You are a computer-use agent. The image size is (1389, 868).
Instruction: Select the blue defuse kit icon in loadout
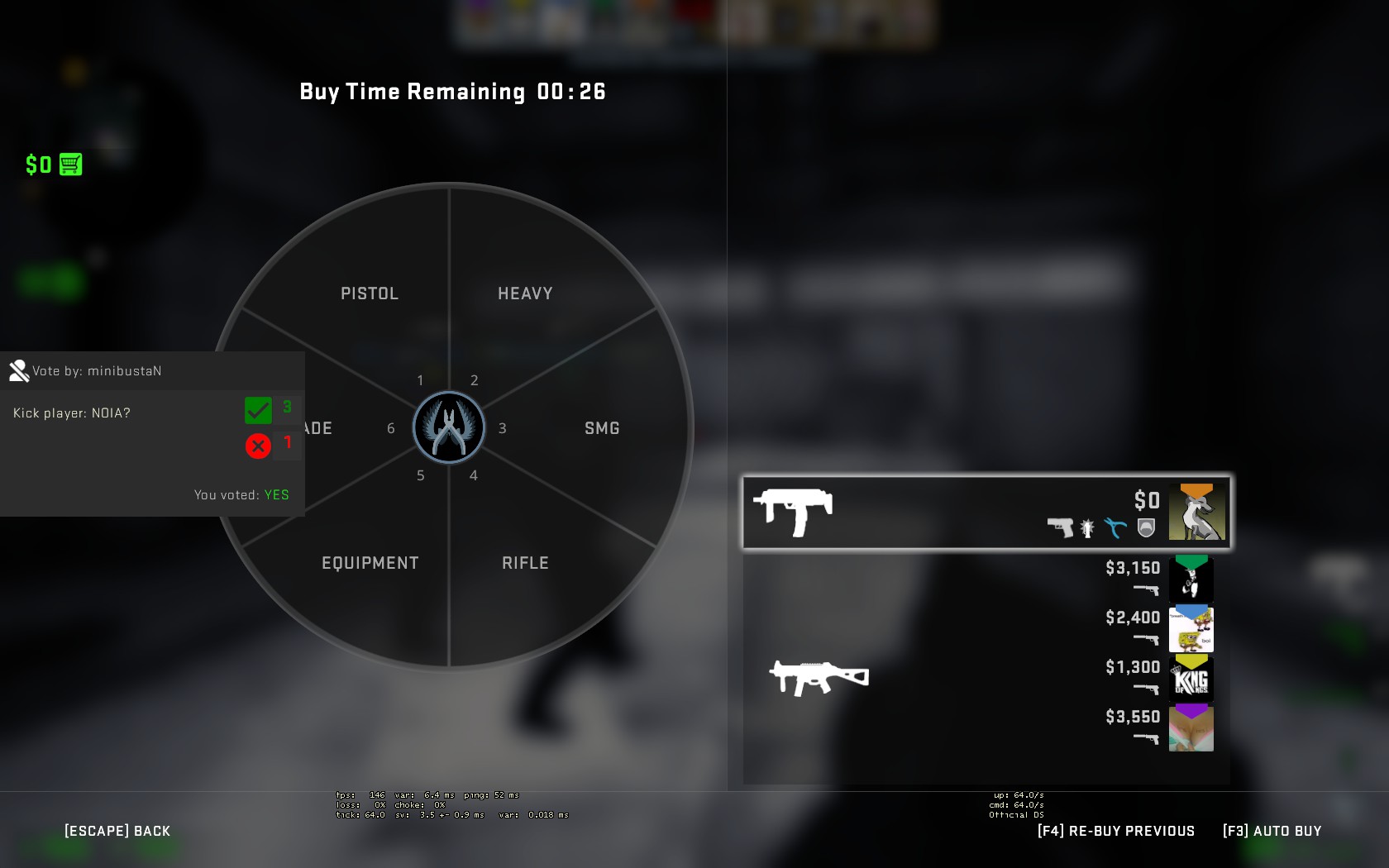[x=1115, y=527]
